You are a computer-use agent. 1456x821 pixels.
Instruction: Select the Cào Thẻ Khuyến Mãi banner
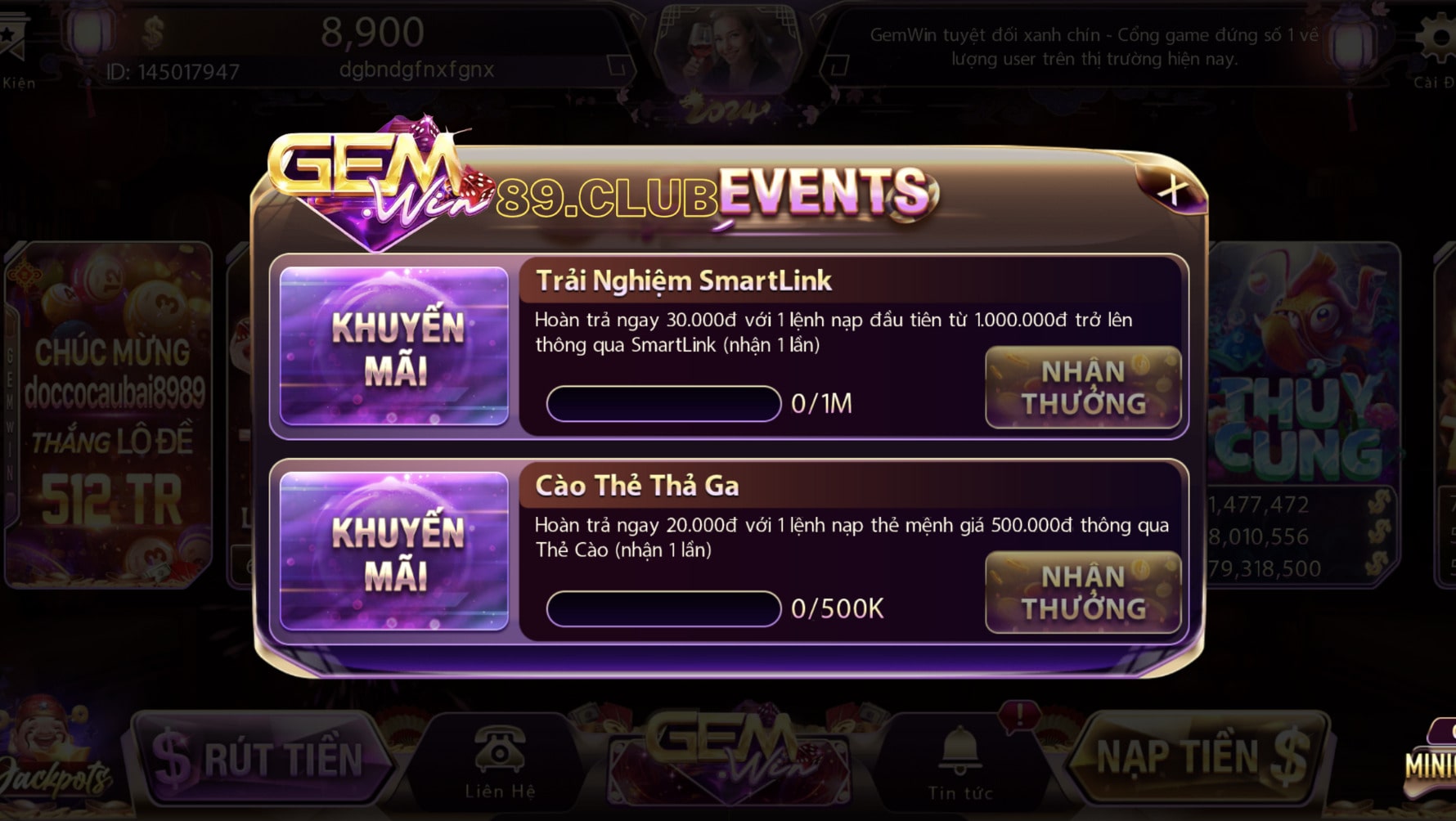point(394,552)
